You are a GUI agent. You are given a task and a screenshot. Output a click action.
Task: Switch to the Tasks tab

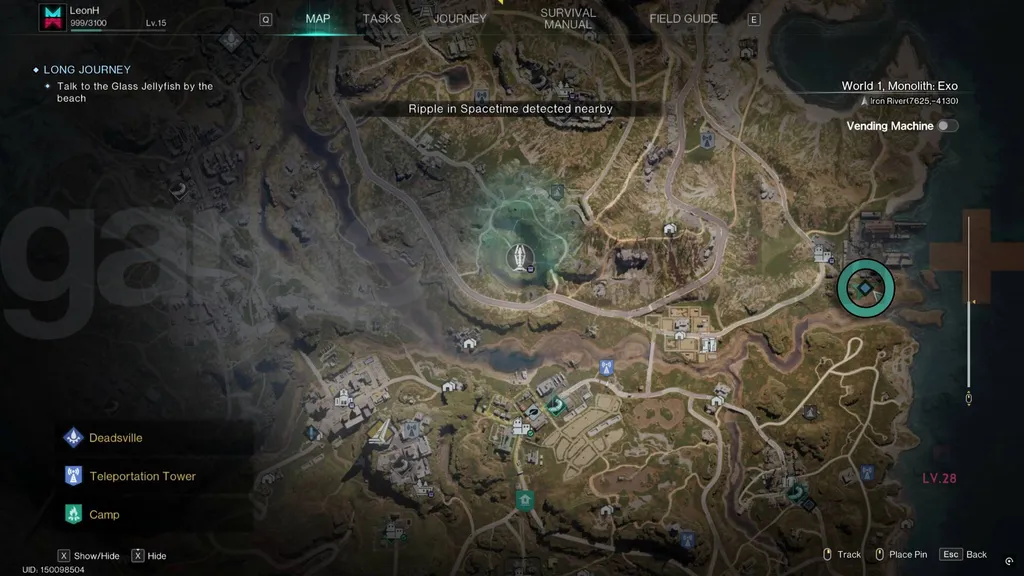[381, 19]
